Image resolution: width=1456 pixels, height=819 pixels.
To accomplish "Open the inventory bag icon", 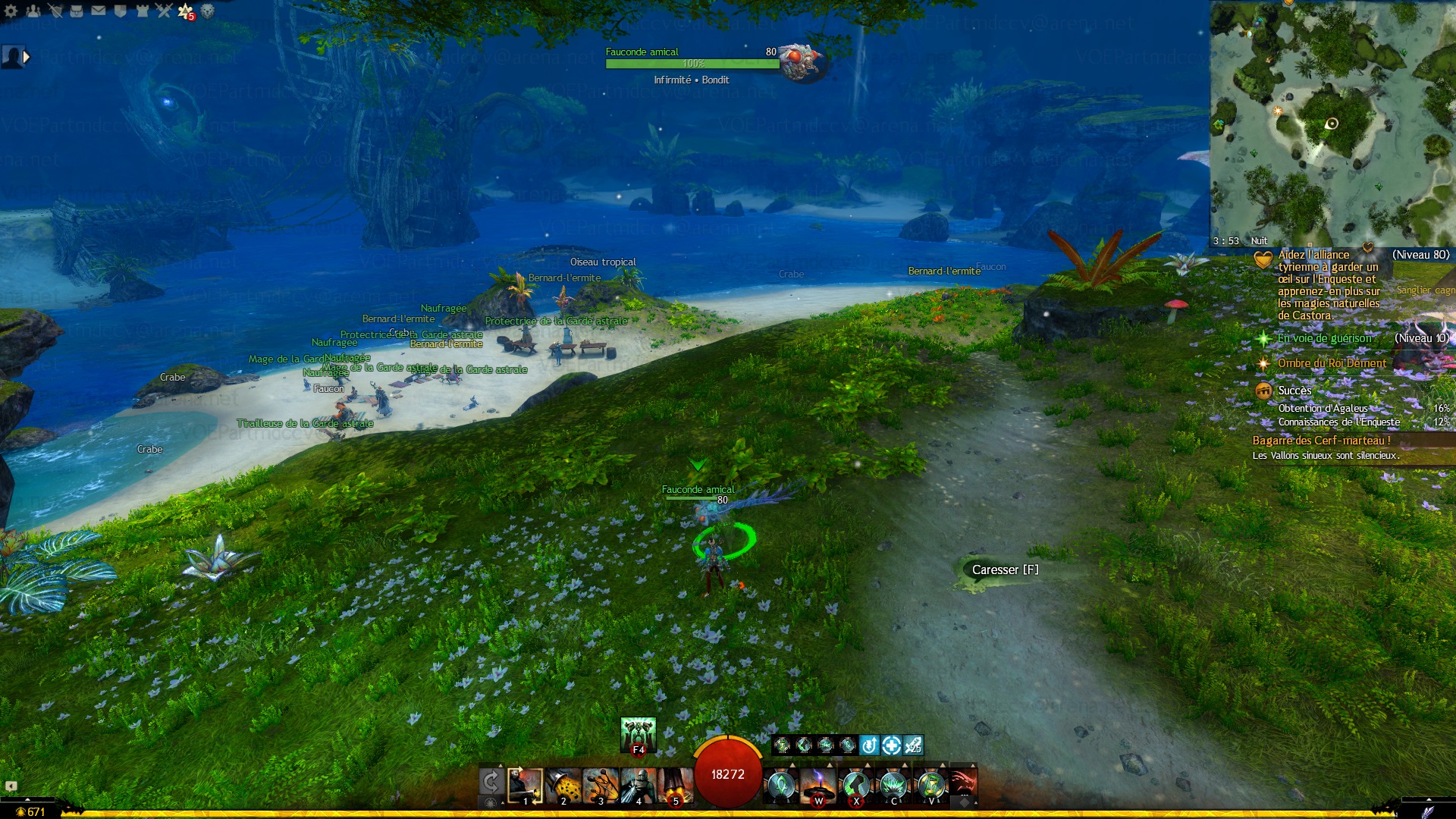I will (x=77, y=11).
